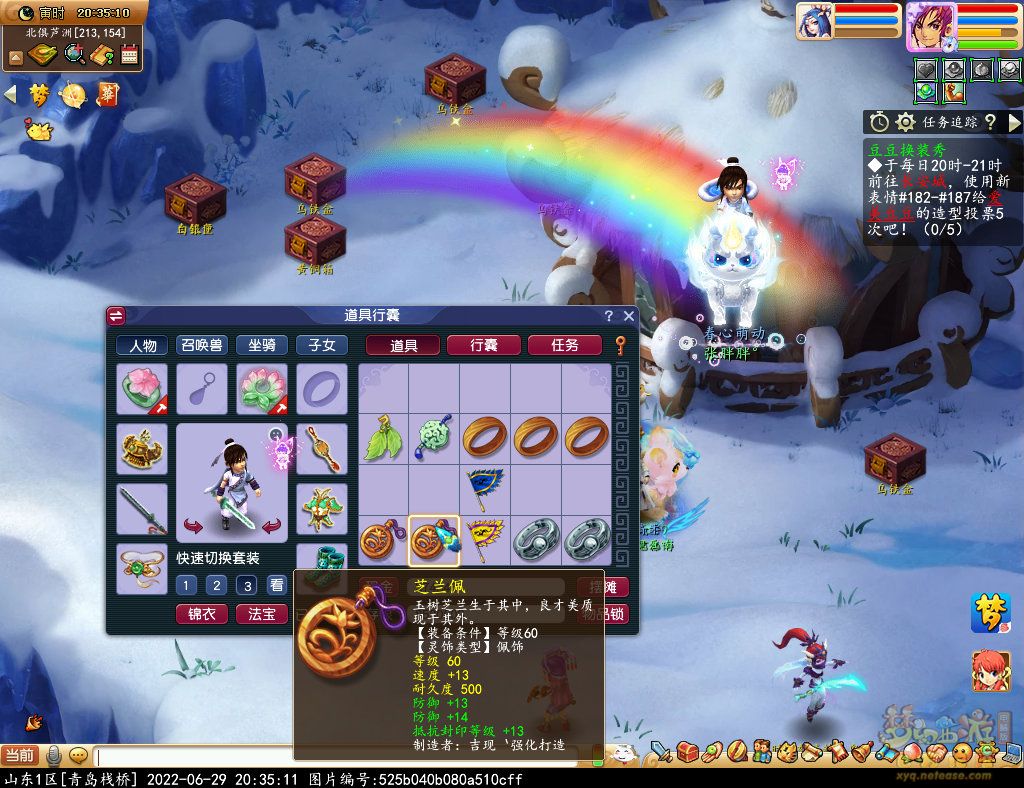
Task: Open the 任务 items tab
Action: coord(564,345)
